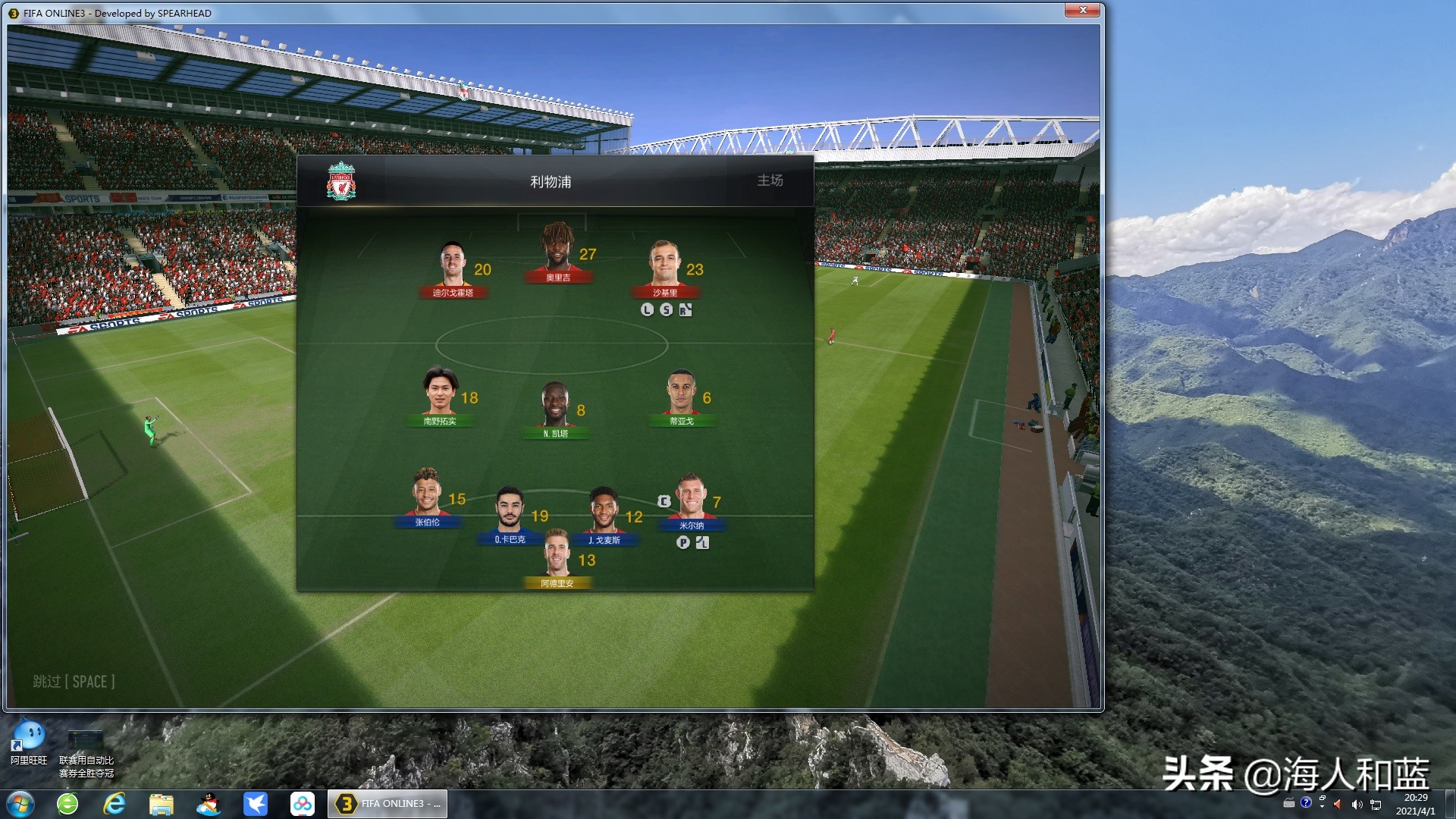Viewport: 1456px width, 819px height.
Task: Select the 'S' skill badge under 沙基里
Action: pos(666,309)
